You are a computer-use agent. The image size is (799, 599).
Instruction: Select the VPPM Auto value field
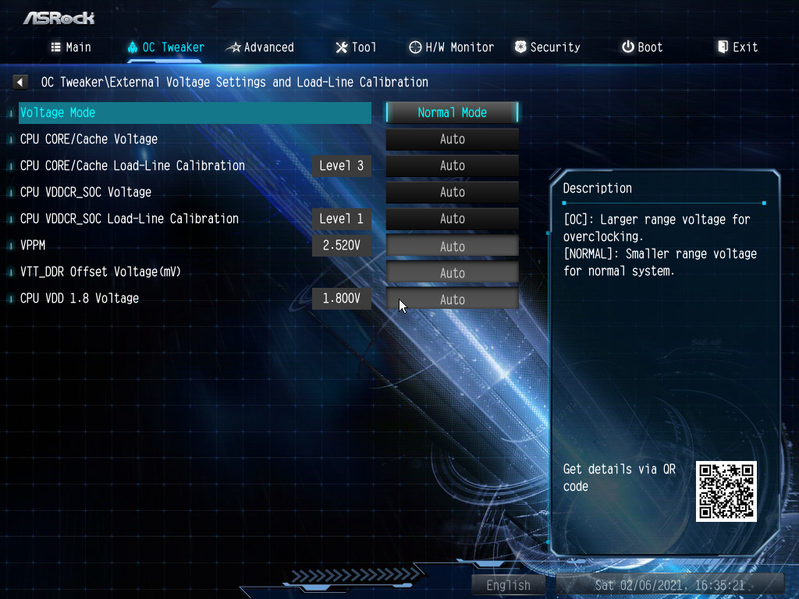tap(452, 246)
